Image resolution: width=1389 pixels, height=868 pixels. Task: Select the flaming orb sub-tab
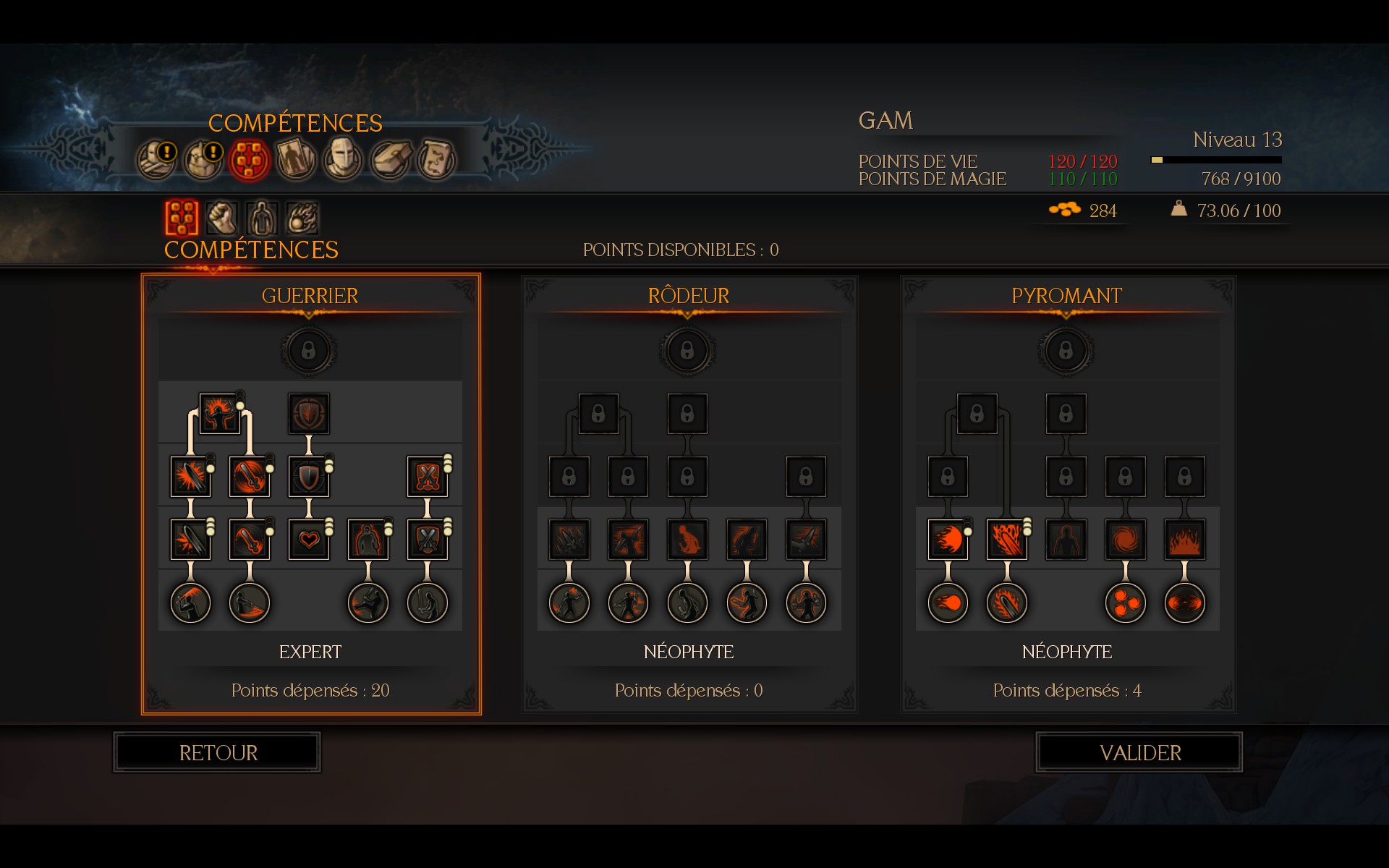tap(302, 217)
